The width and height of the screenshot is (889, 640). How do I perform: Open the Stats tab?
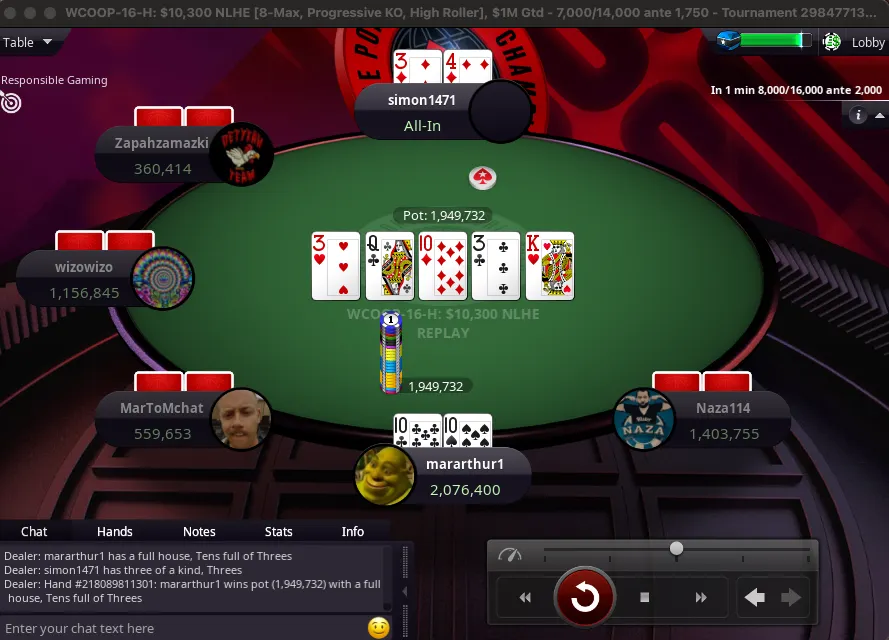[x=278, y=531]
